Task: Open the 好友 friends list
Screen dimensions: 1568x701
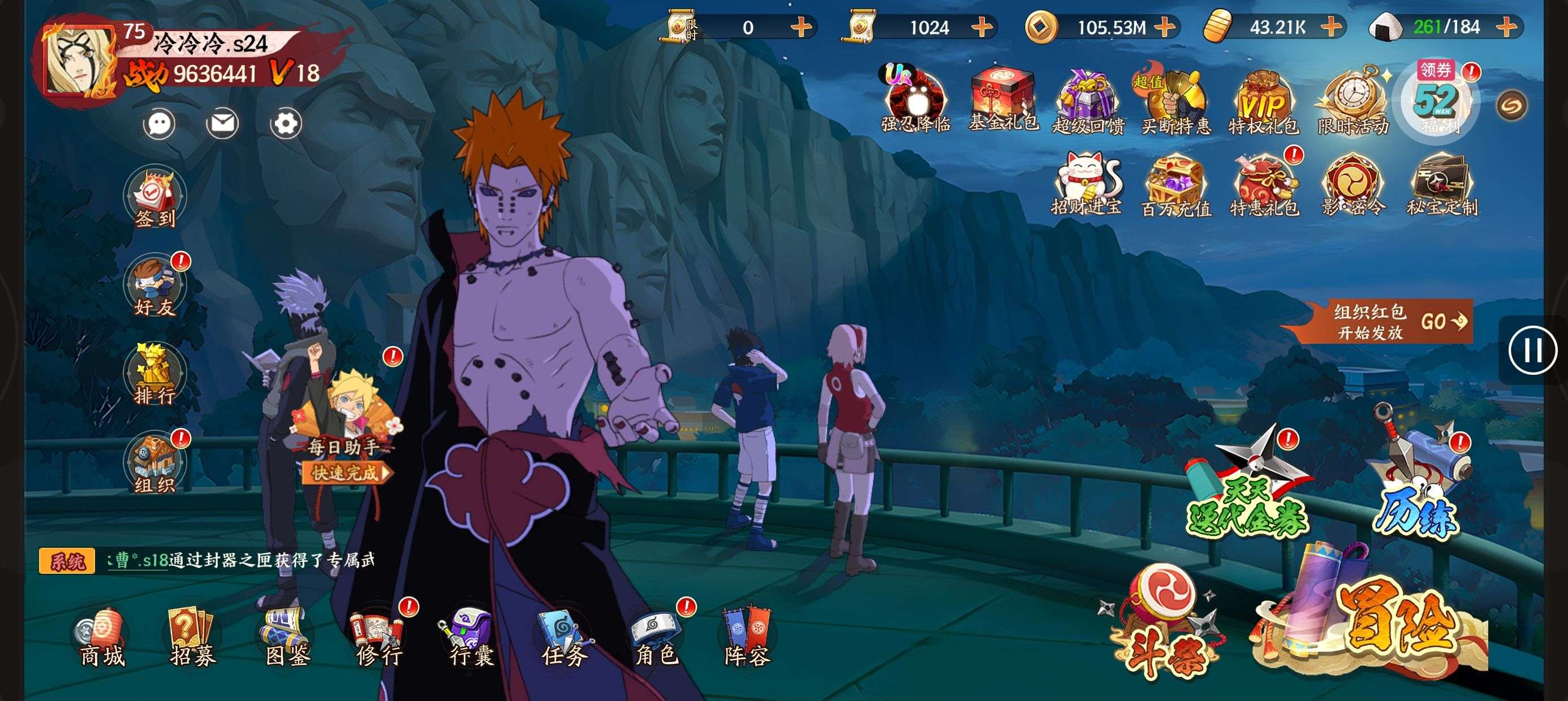Action: pyautogui.click(x=154, y=287)
